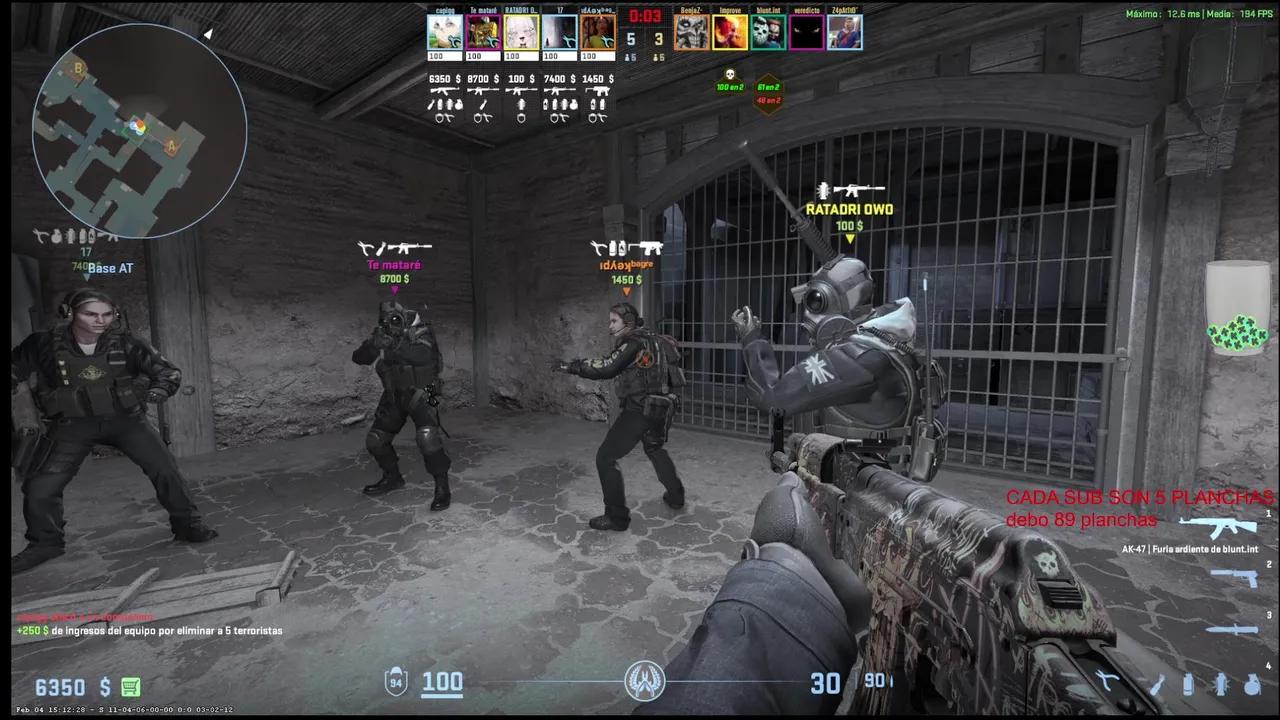This screenshot has width=1280, height=720.
Task: Select the knife slot
Action: pyautogui.click(x=1230, y=629)
